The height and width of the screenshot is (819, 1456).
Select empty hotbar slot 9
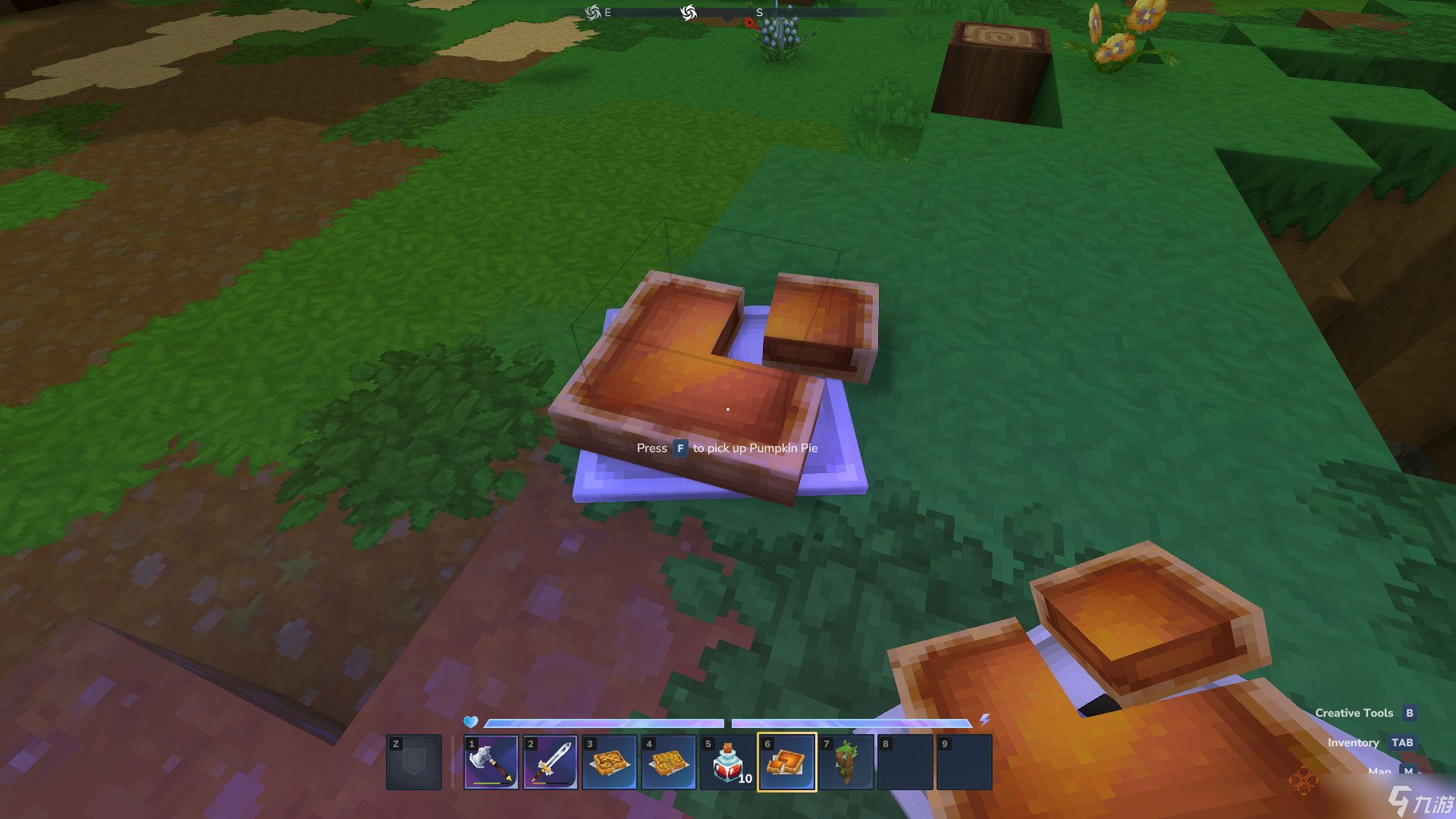pyautogui.click(x=965, y=762)
